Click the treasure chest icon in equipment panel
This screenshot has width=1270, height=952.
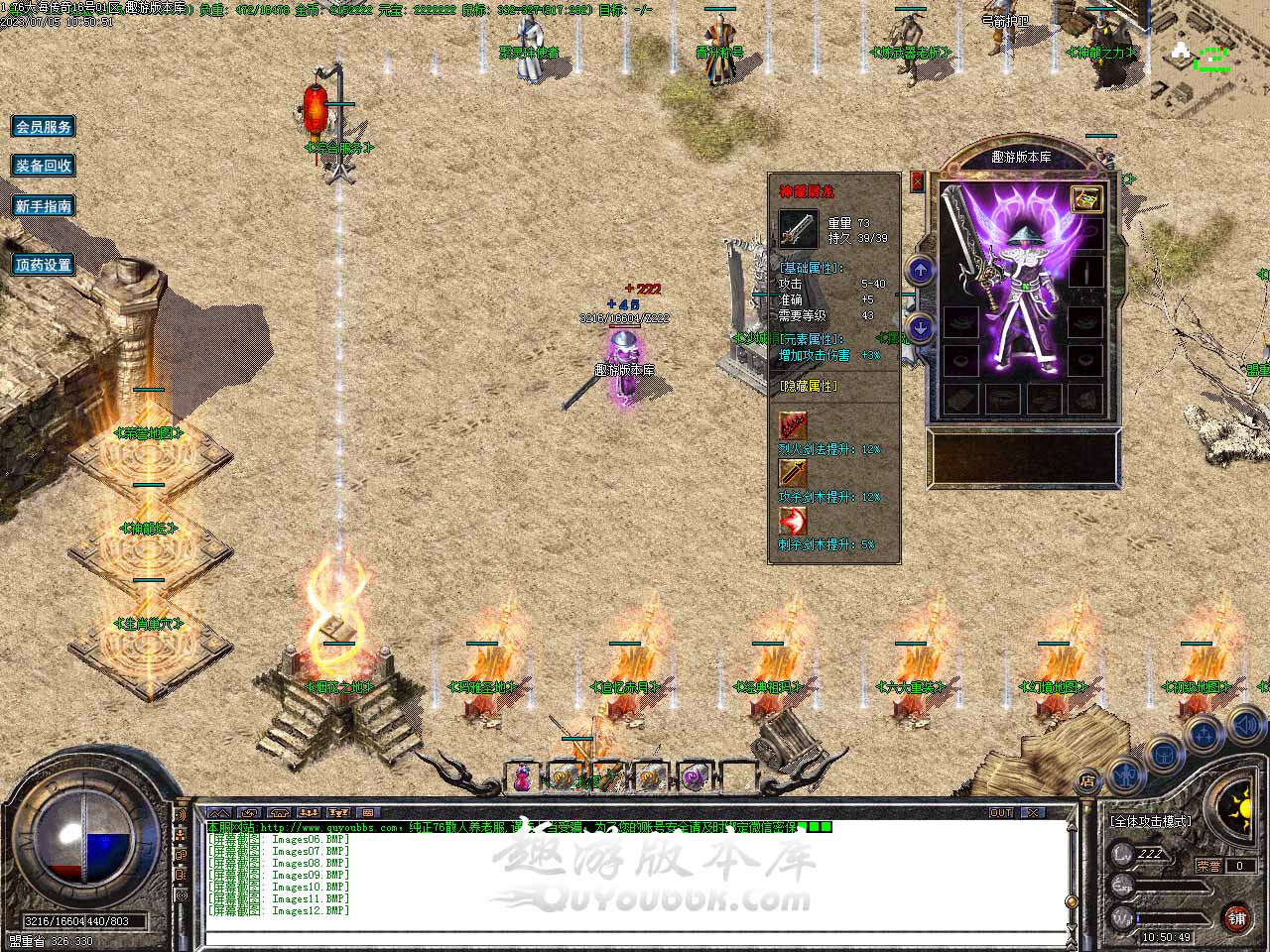pyautogui.click(x=1087, y=198)
